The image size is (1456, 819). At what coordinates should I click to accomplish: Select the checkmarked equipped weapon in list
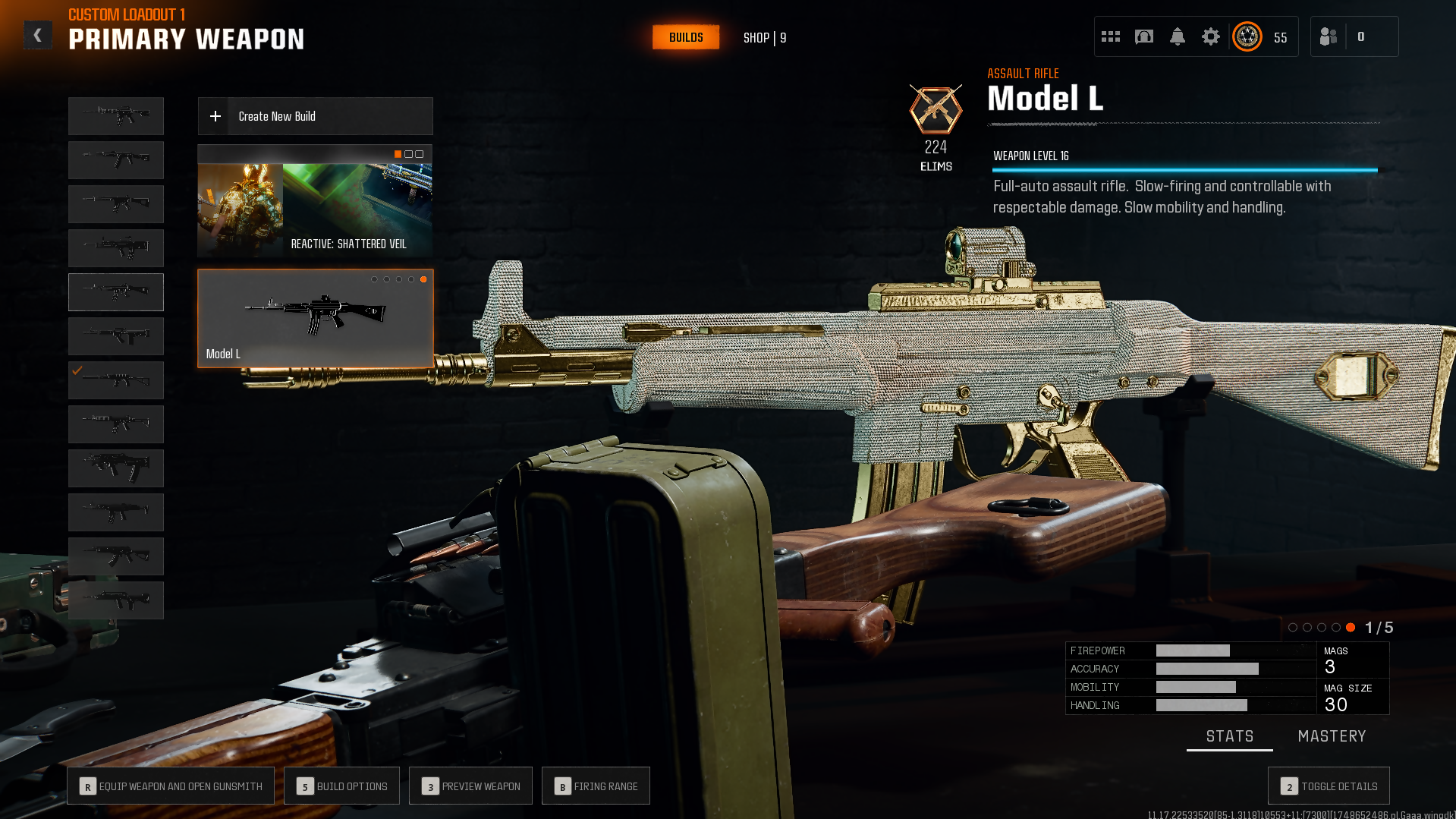pyautogui.click(x=116, y=380)
